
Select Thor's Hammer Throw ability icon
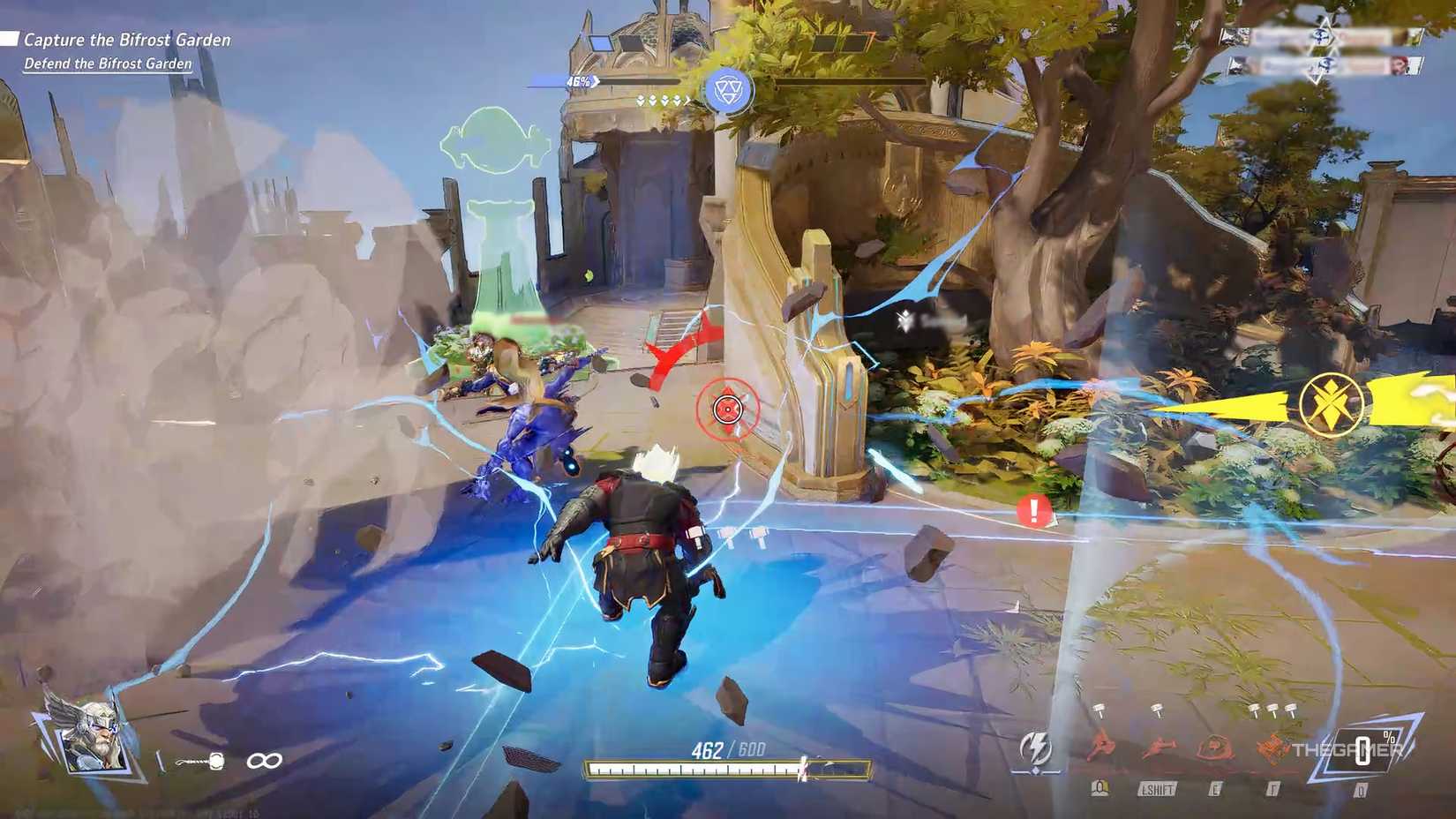tap(1101, 746)
